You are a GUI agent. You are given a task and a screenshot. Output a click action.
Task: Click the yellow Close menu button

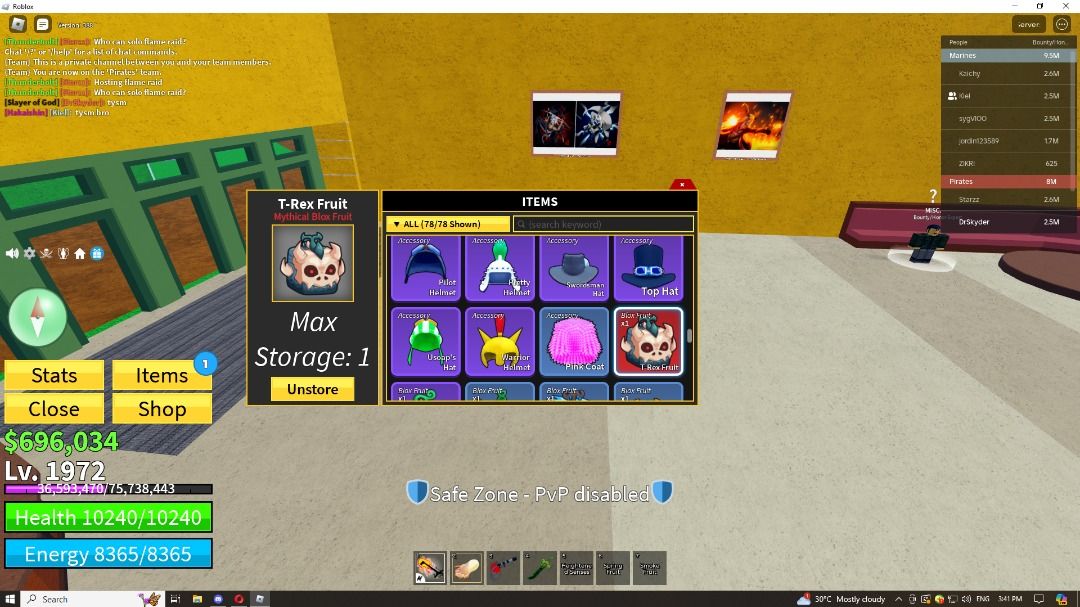[x=54, y=408]
